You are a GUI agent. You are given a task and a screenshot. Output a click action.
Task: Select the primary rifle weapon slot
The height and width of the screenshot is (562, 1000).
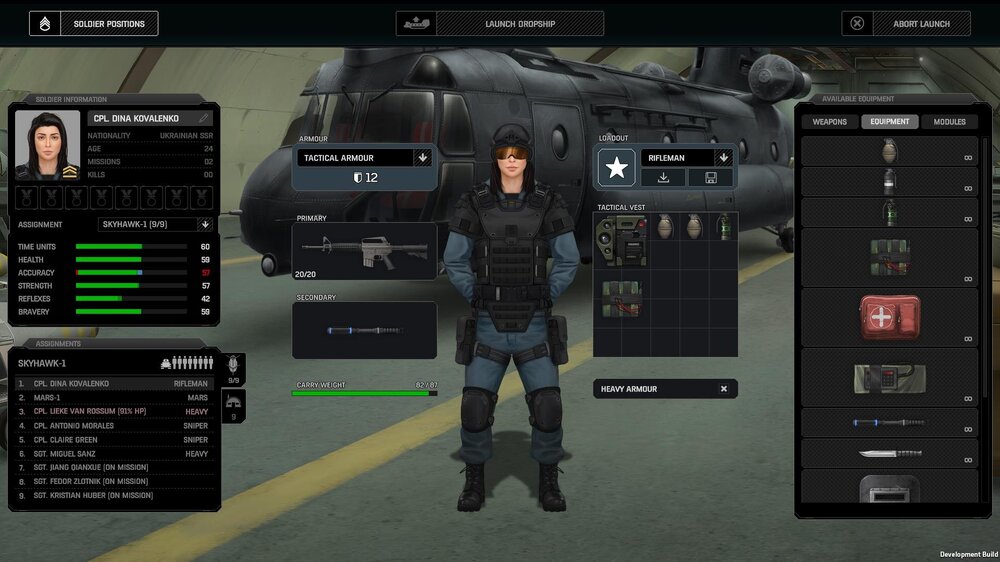click(364, 250)
